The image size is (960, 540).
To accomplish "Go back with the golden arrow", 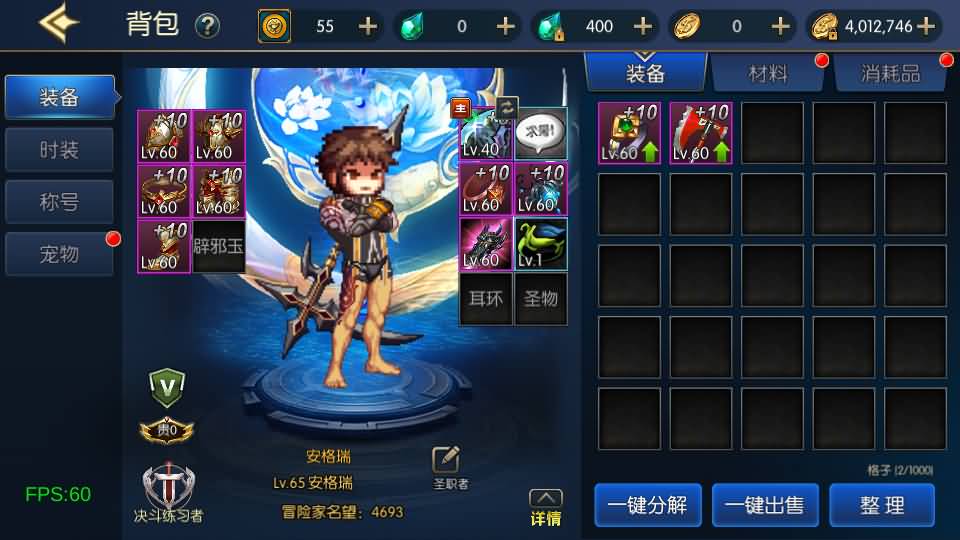I will pos(59,24).
